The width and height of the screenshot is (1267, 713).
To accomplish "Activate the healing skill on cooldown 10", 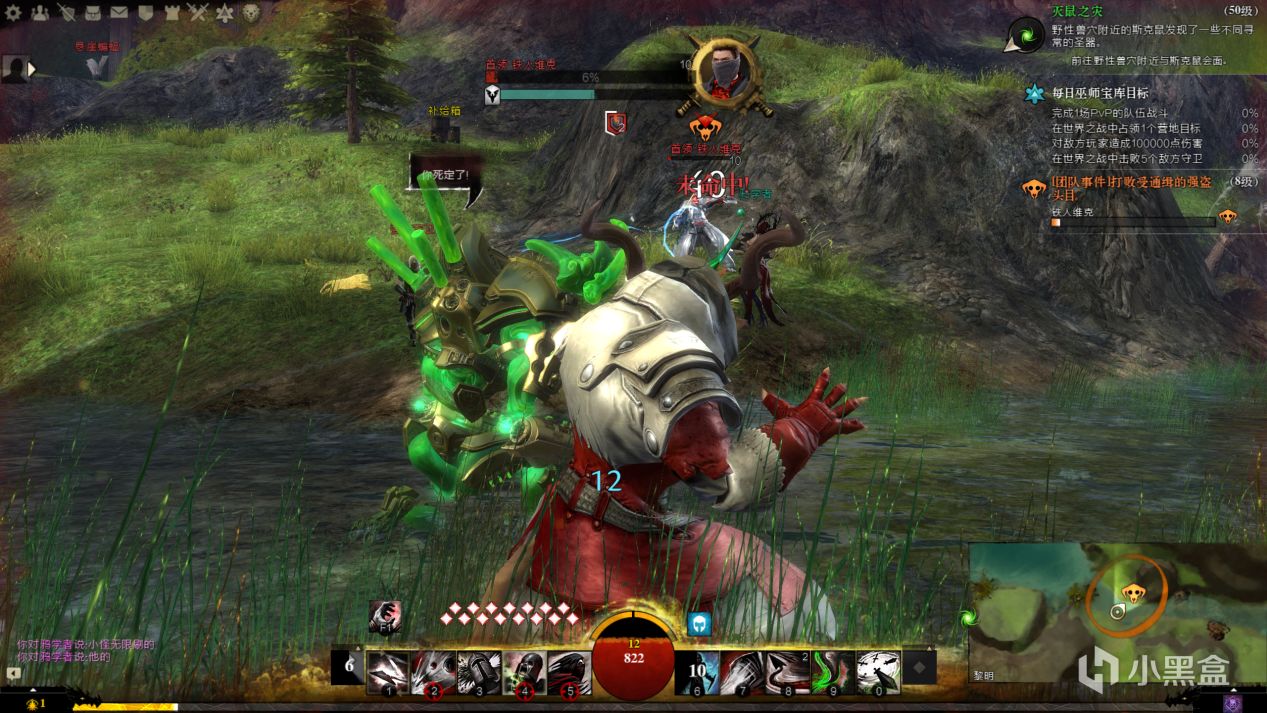I will 701,672.
